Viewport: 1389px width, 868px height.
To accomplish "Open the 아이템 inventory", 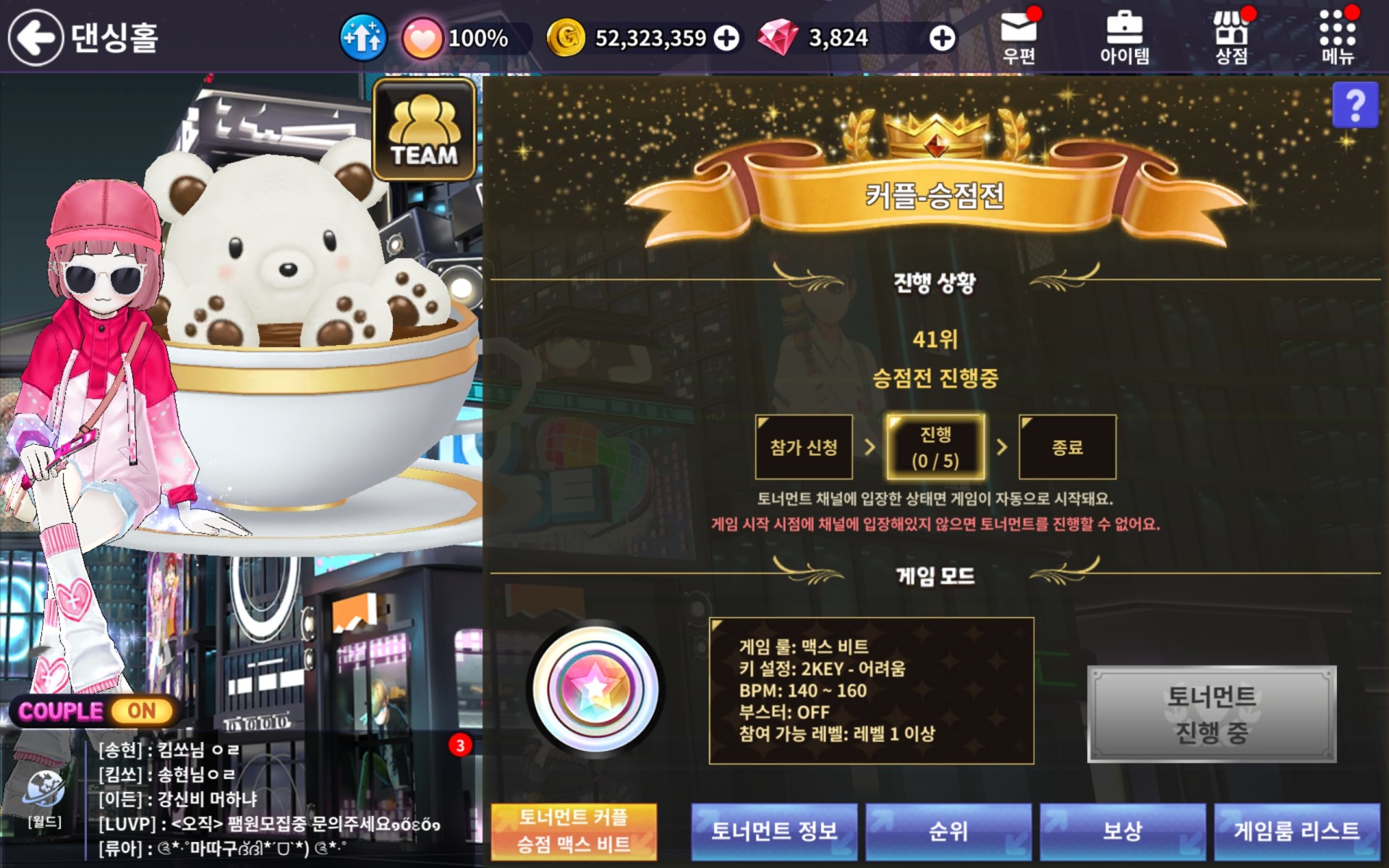I will click(x=1124, y=38).
